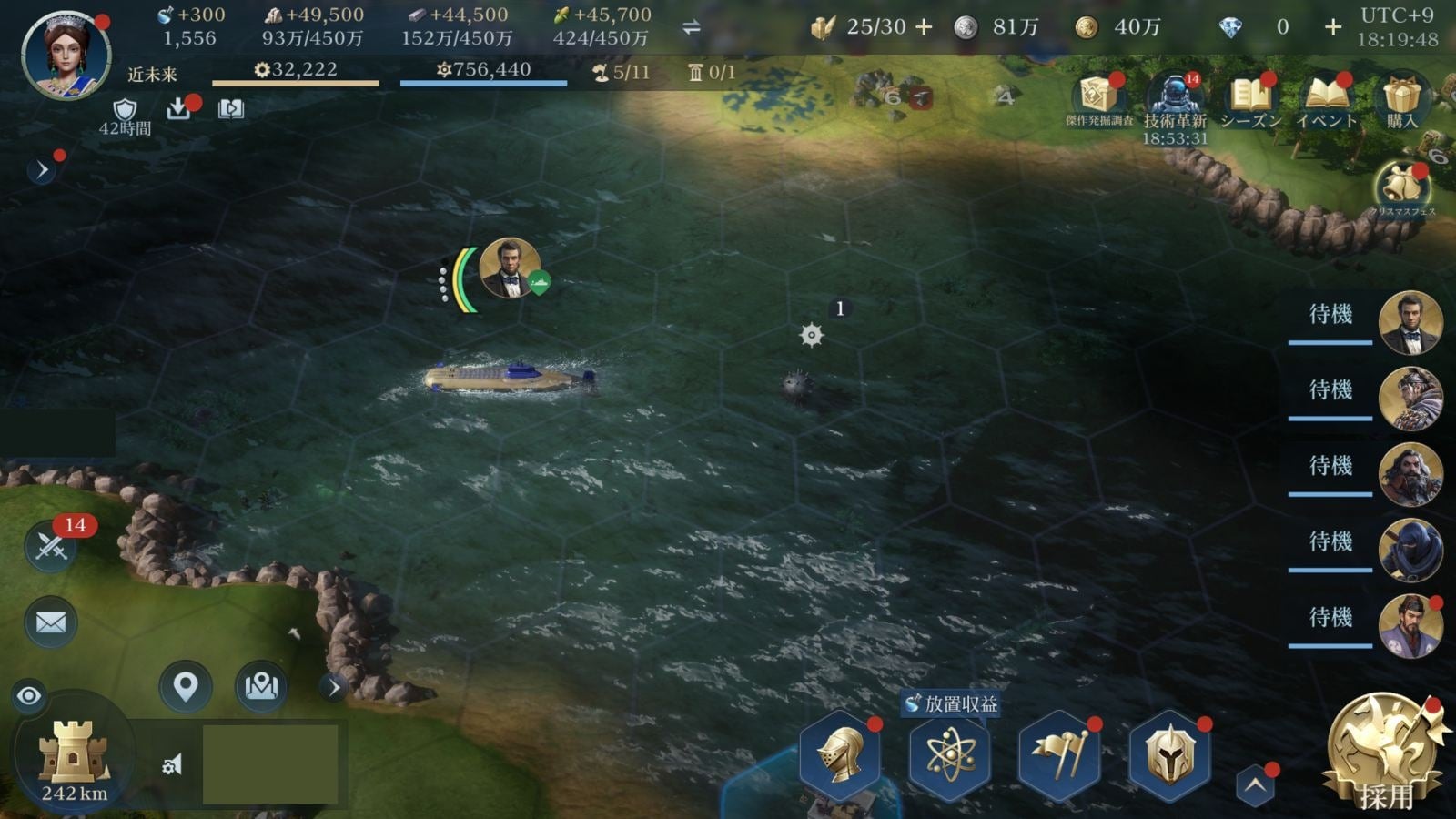Open the knight helmet commanders menu
This screenshot has height=819, width=1456.
coord(840,755)
